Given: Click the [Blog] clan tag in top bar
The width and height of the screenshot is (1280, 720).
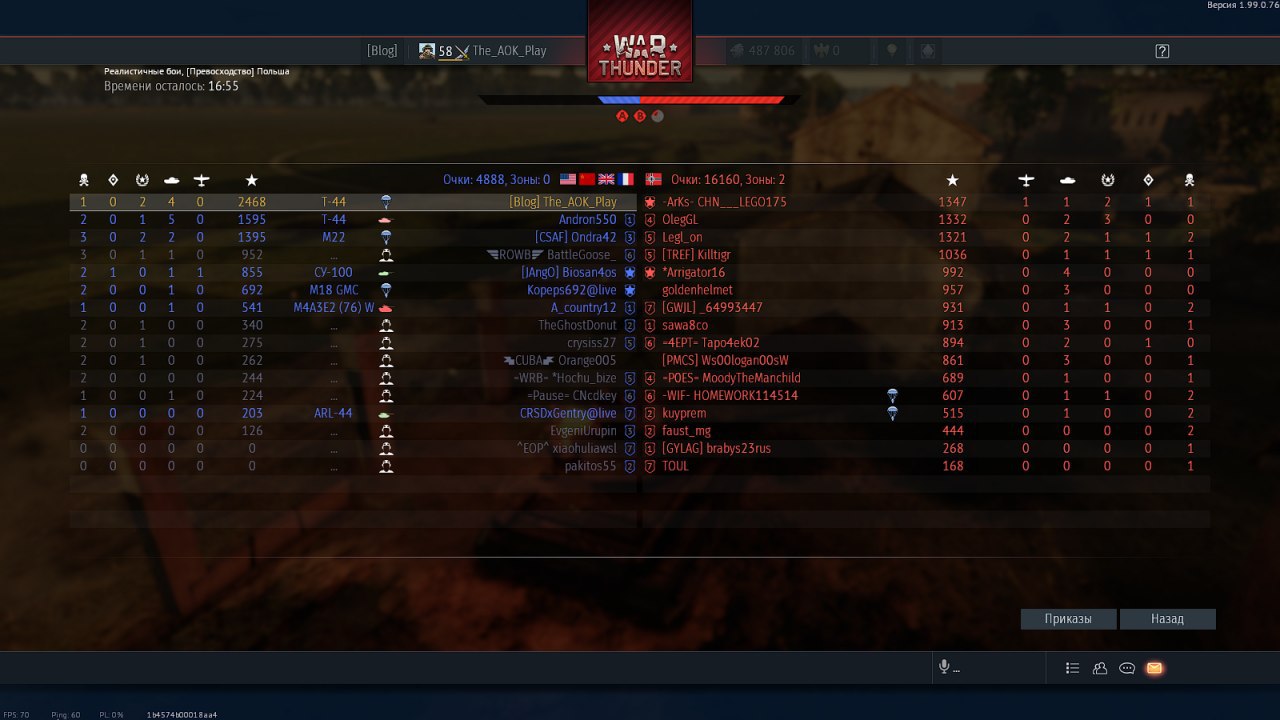Looking at the screenshot, I should (x=382, y=51).
